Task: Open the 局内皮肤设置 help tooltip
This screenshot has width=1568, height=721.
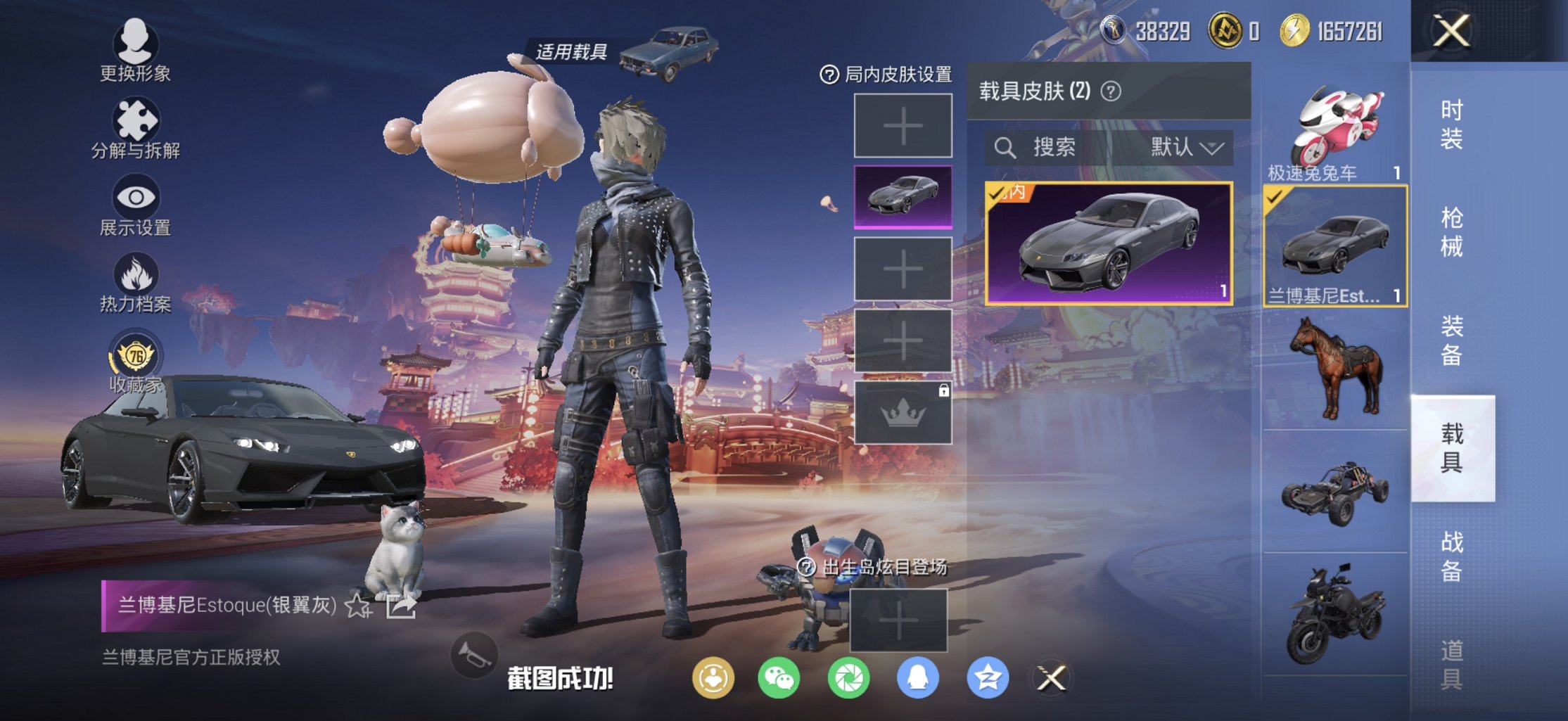Action: [x=830, y=72]
